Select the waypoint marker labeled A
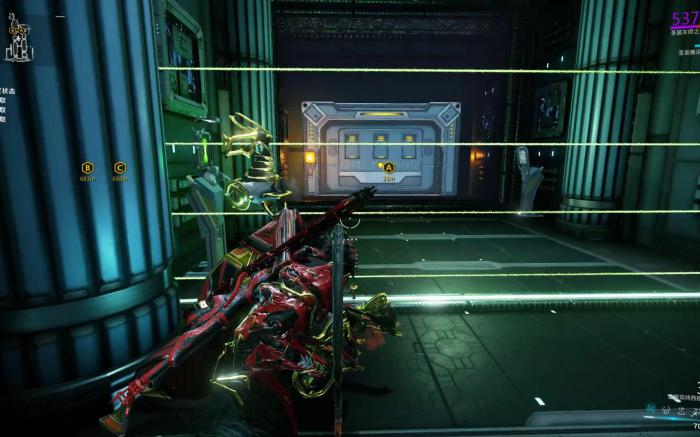Viewport: 700px width, 437px height. click(x=389, y=167)
